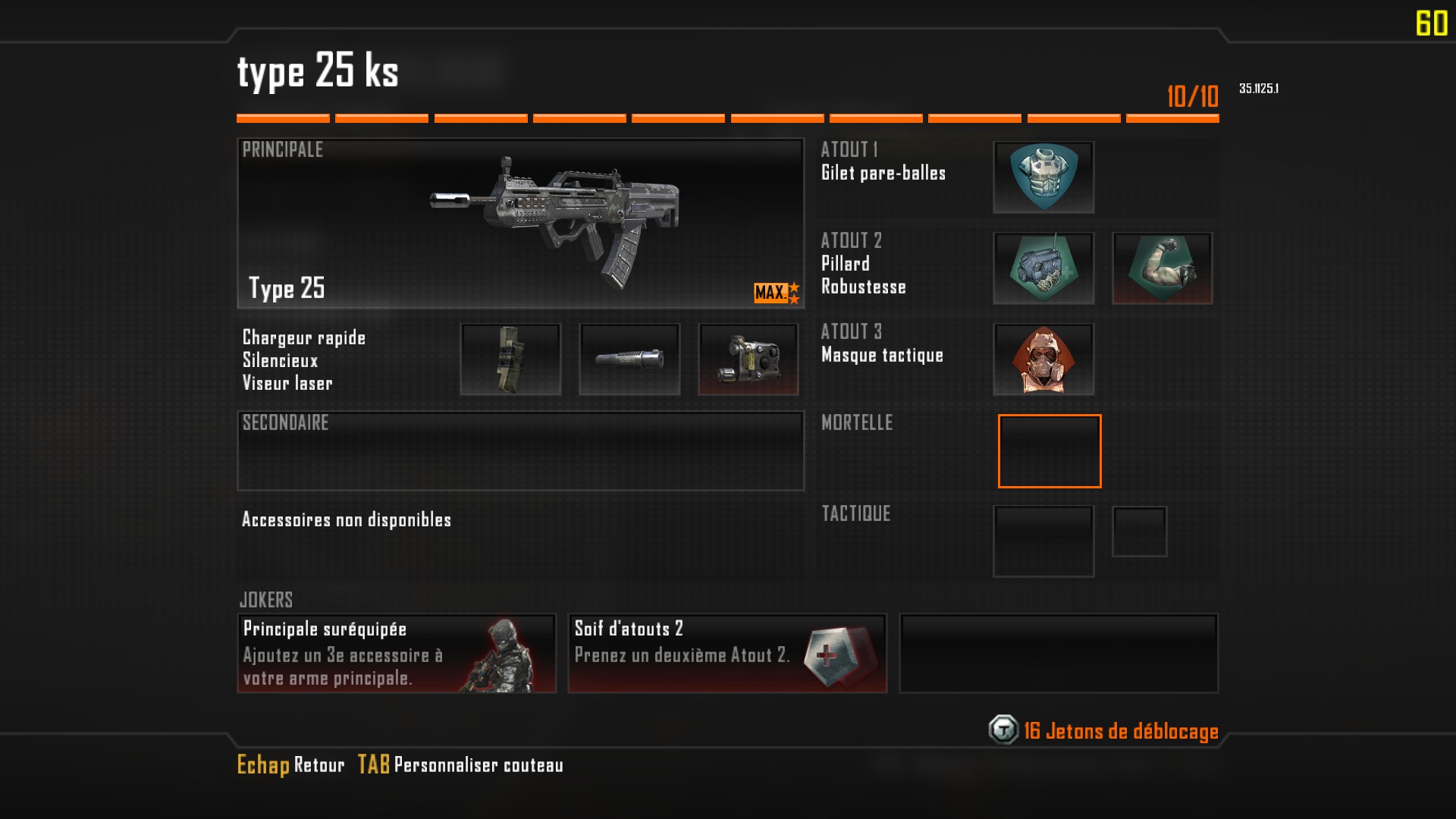The width and height of the screenshot is (1456, 819).
Task: Choose the Chargeur rapide attachment icon
Action: coord(510,359)
